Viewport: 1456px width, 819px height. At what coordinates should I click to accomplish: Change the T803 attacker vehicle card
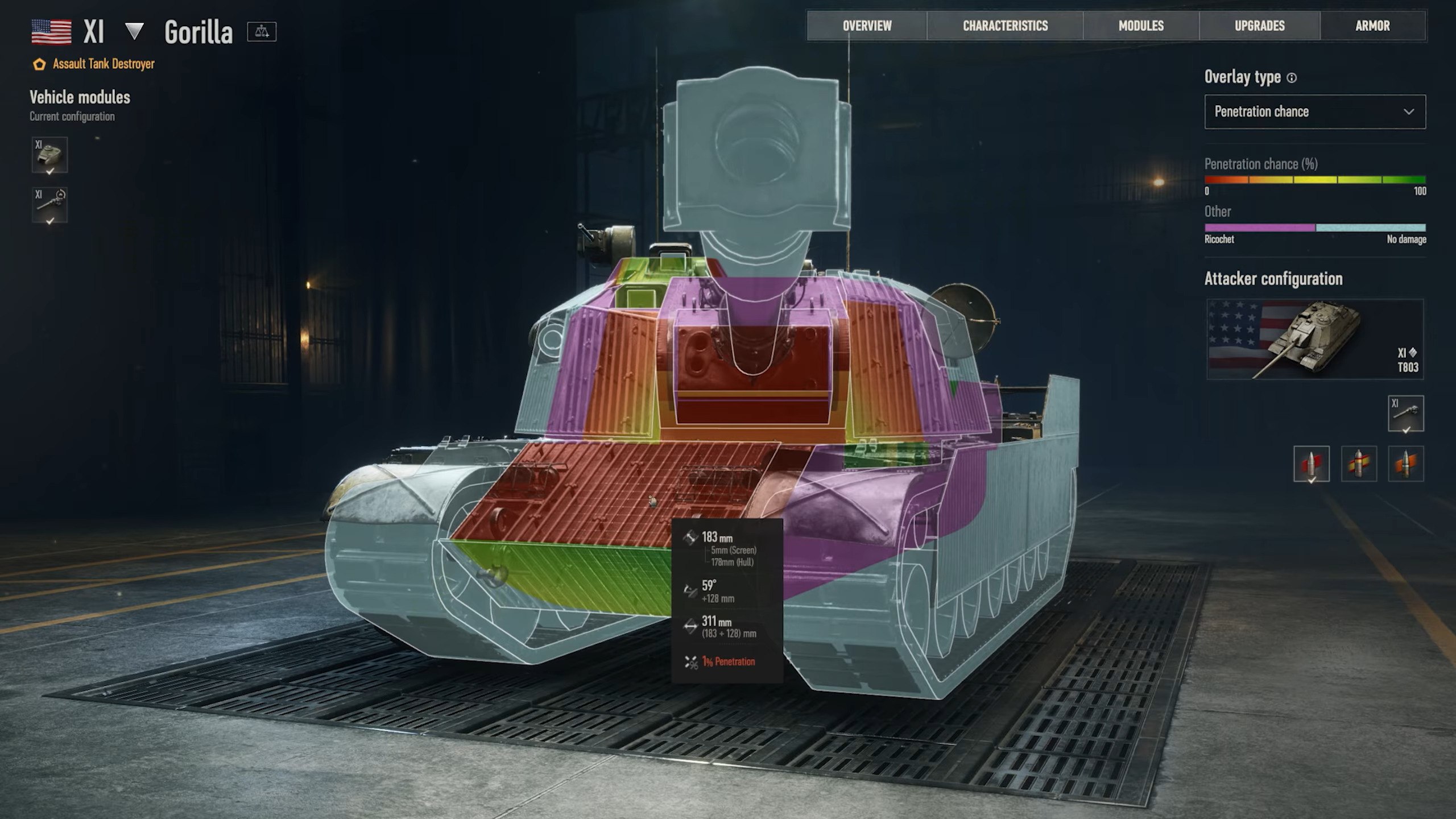tap(1314, 339)
